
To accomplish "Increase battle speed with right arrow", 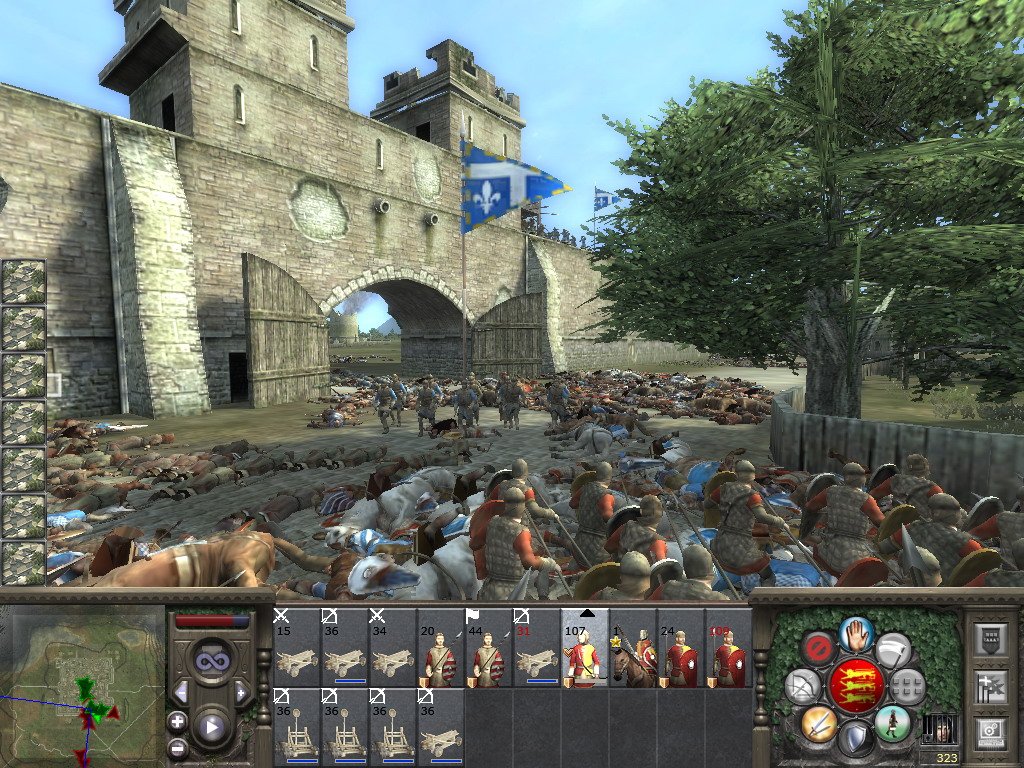I will click(x=241, y=692).
